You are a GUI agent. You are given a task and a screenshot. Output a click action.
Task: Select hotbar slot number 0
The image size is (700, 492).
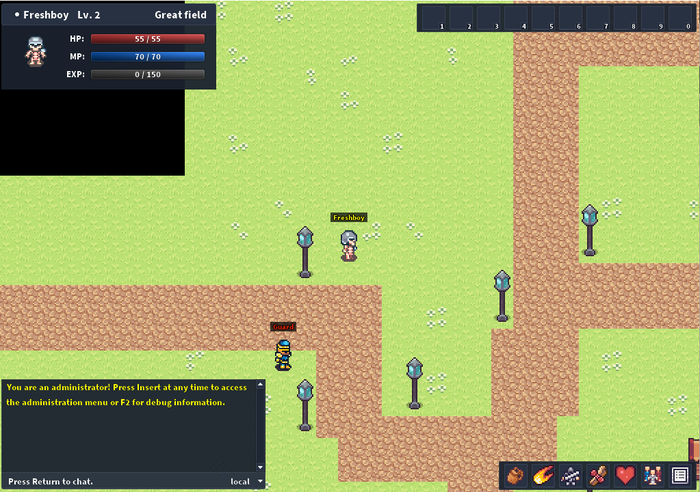tap(684, 18)
